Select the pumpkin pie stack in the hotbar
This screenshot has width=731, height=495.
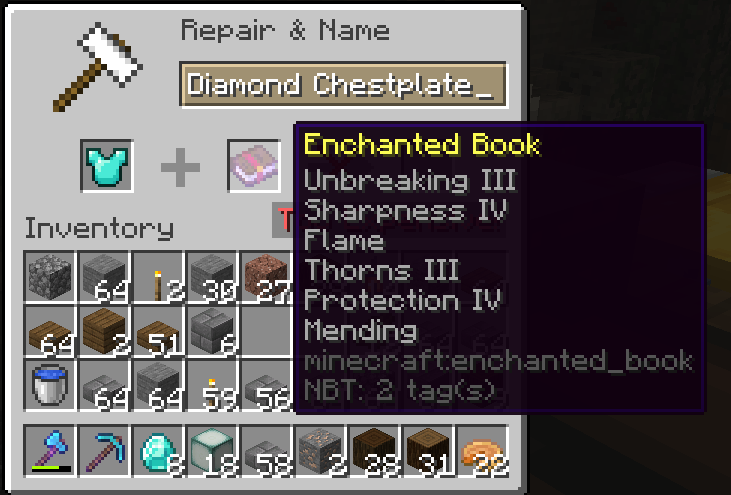[482, 451]
